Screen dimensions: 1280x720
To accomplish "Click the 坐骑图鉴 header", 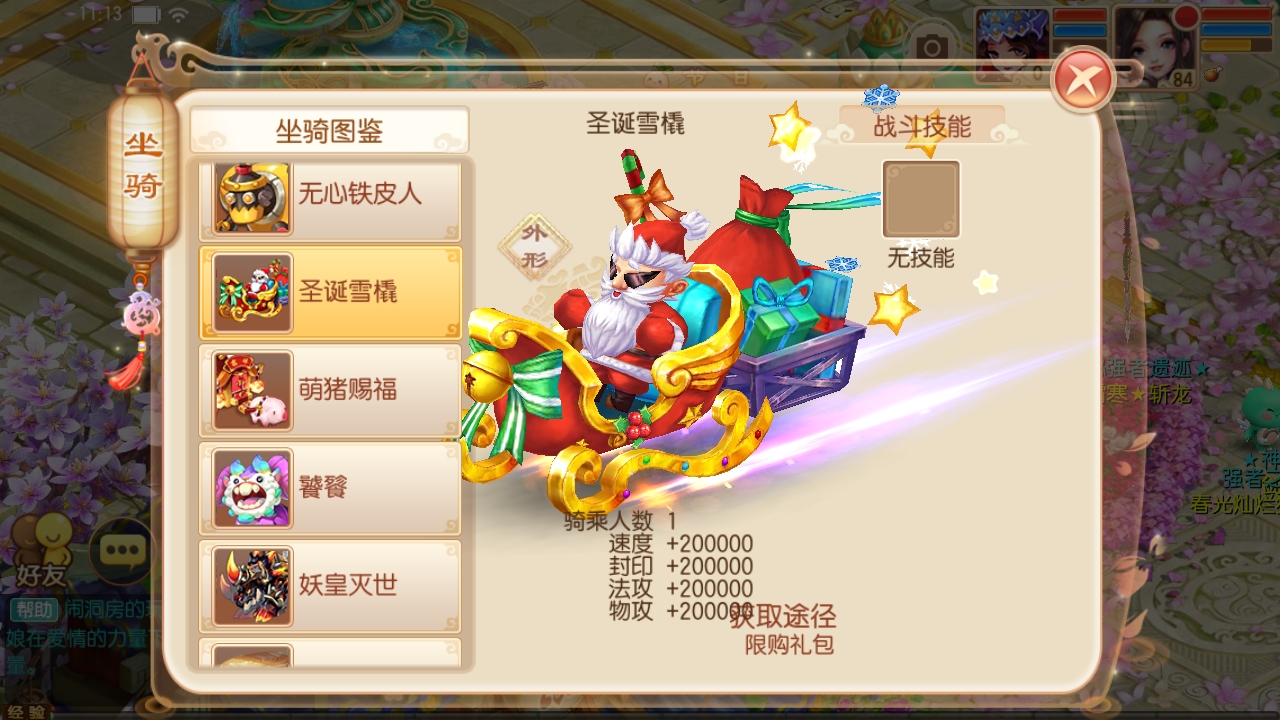I will [x=329, y=130].
